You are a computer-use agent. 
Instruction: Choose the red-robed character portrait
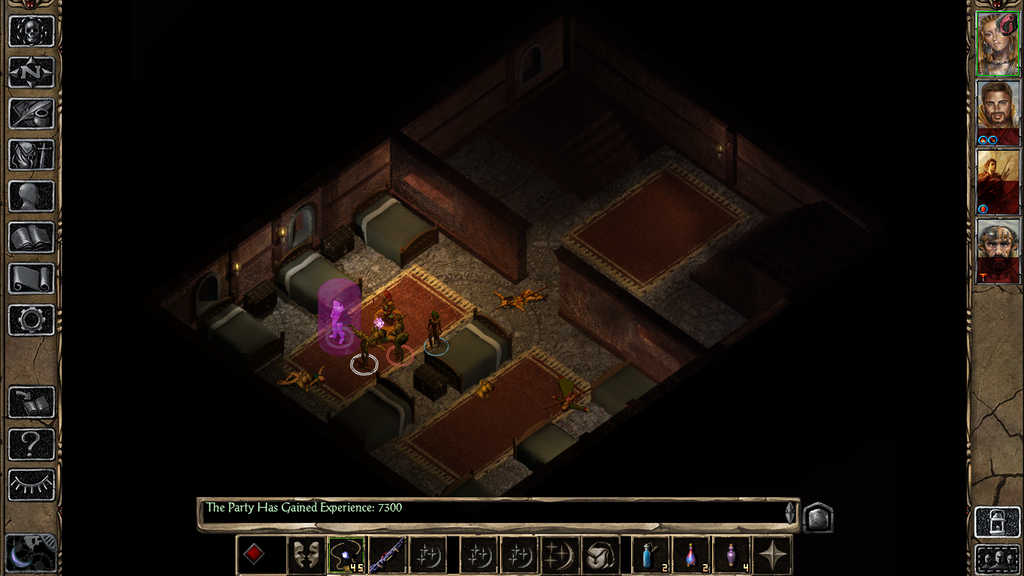coord(997,181)
